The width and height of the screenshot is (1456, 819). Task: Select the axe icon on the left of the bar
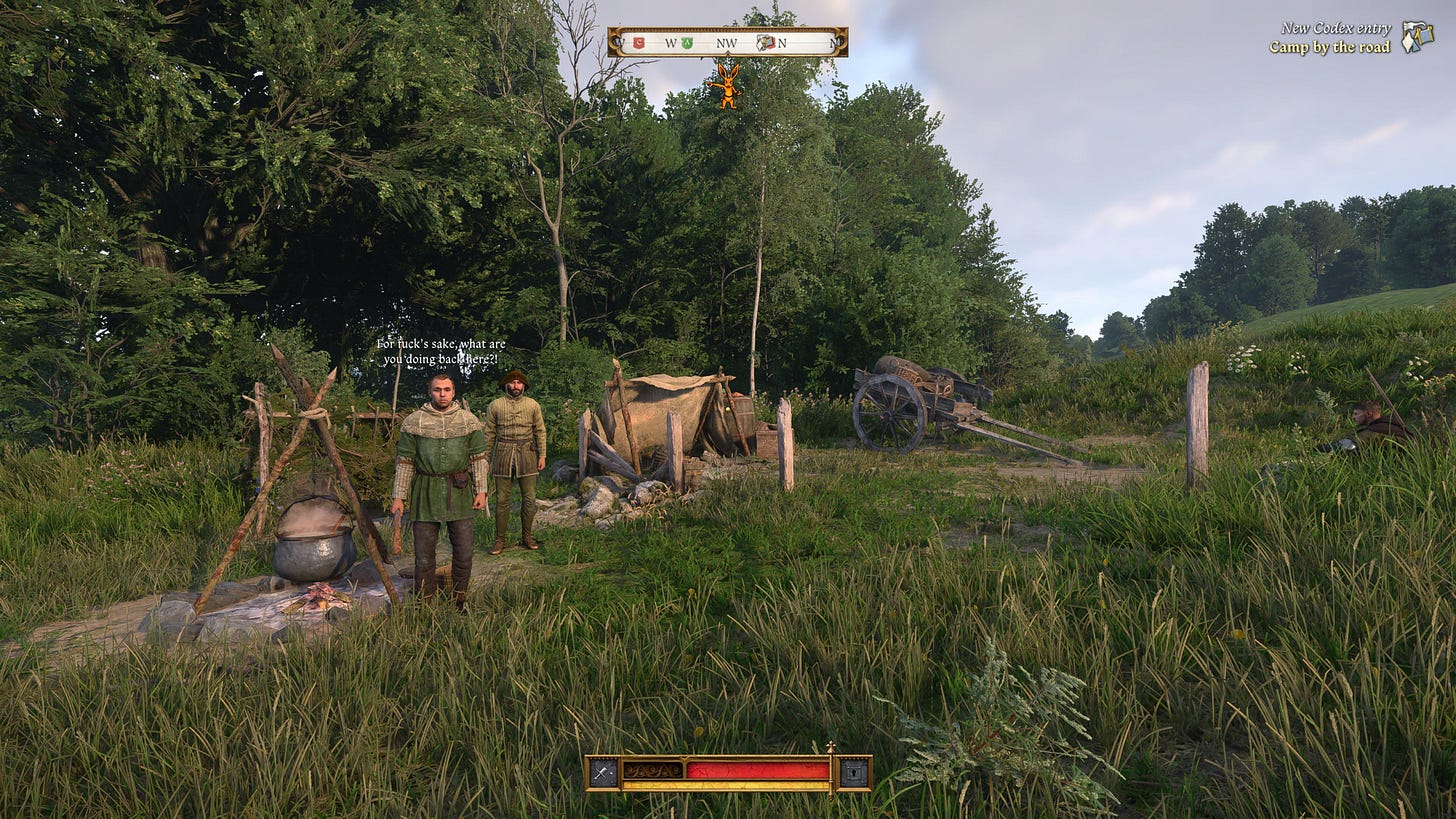[x=604, y=772]
